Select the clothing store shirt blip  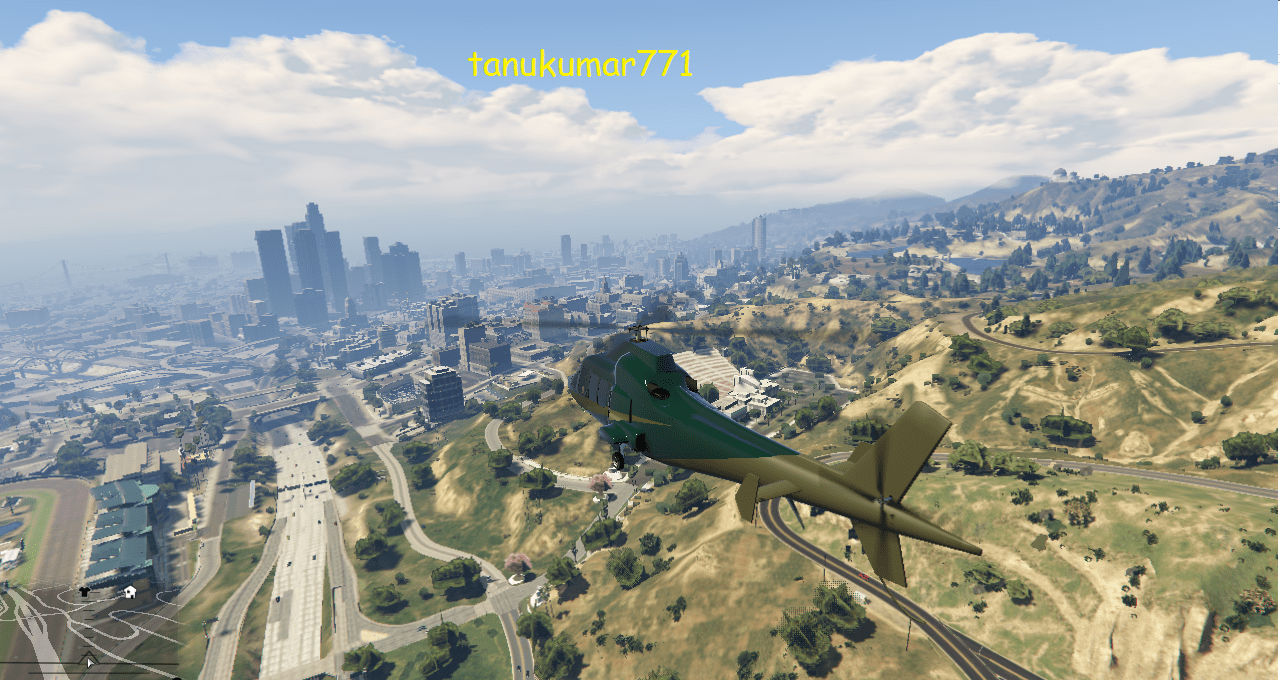click(84, 592)
